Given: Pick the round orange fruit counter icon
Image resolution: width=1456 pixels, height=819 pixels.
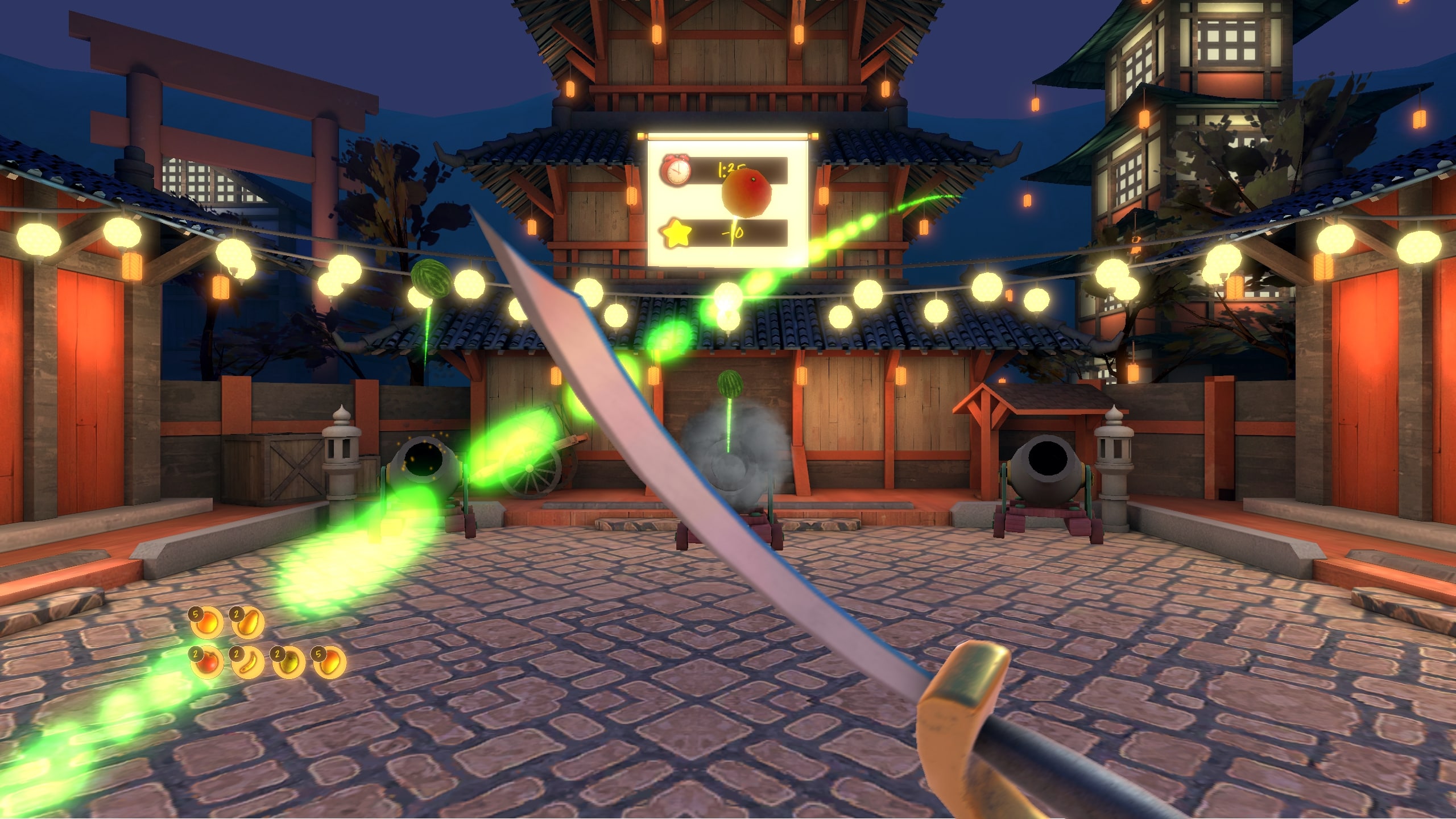Looking at the screenshot, I should (207, 622).
